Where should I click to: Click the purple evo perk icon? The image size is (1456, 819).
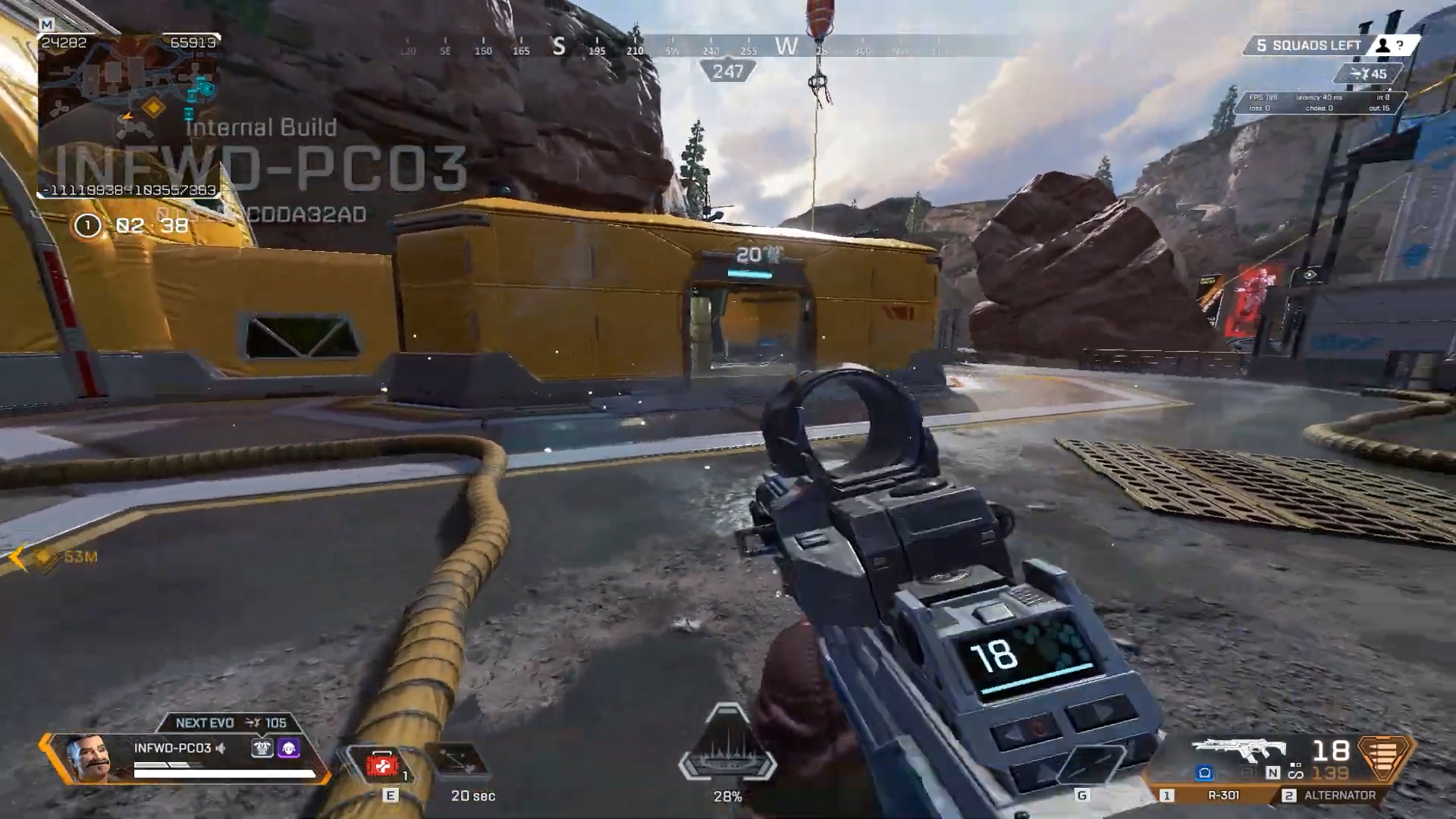(289, 749)
